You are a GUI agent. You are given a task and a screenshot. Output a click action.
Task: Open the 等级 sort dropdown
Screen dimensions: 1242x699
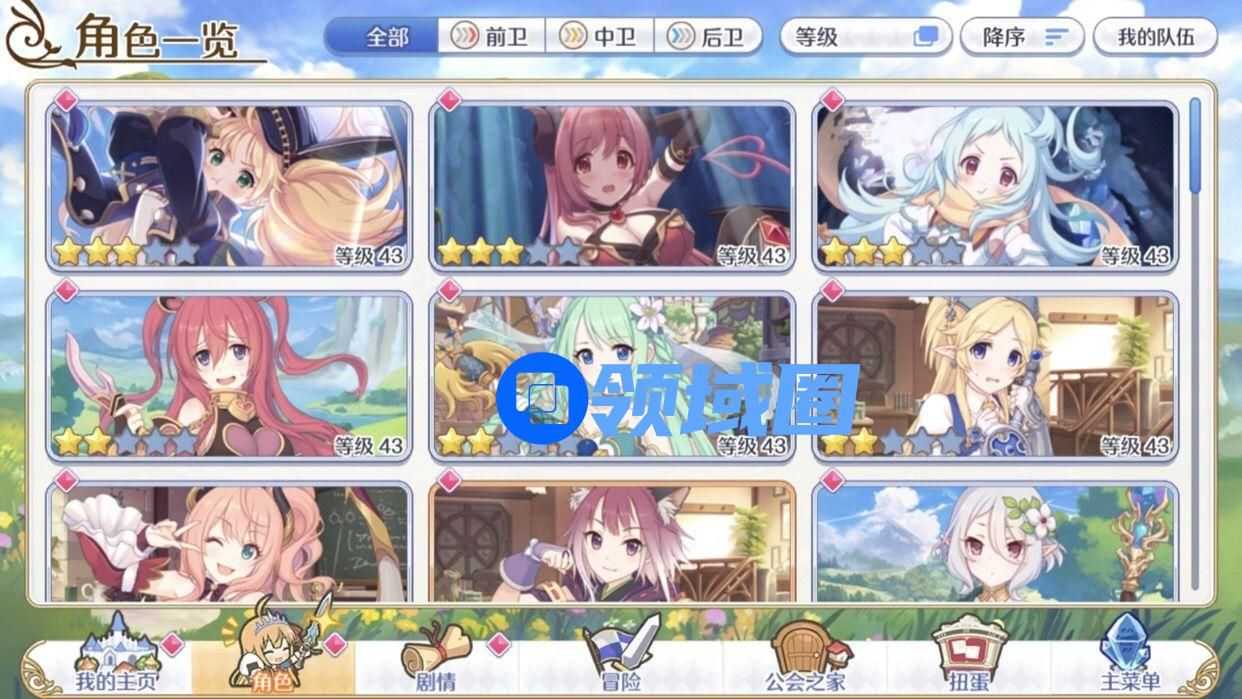tap(865, 37)
